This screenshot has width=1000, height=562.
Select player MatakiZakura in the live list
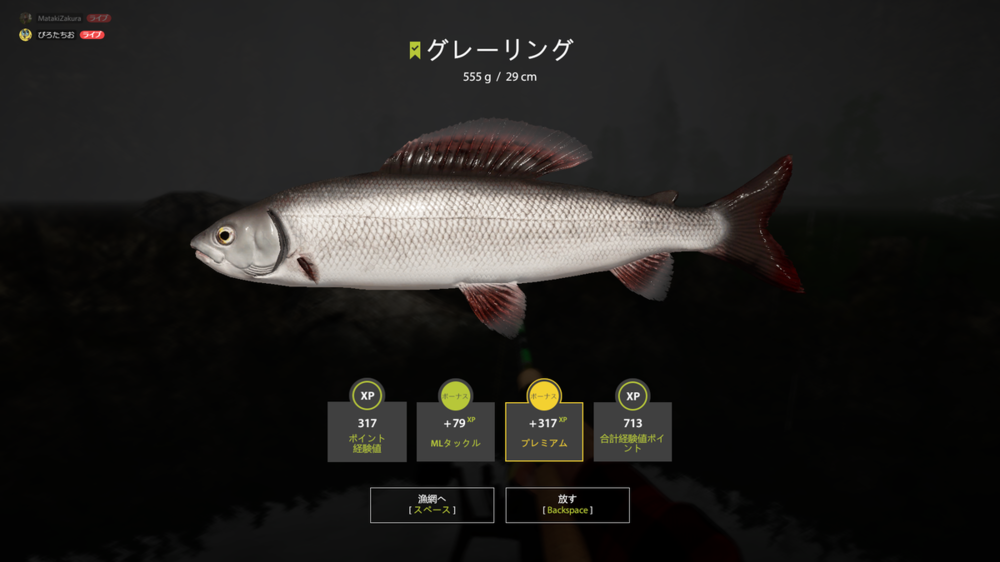60,18
